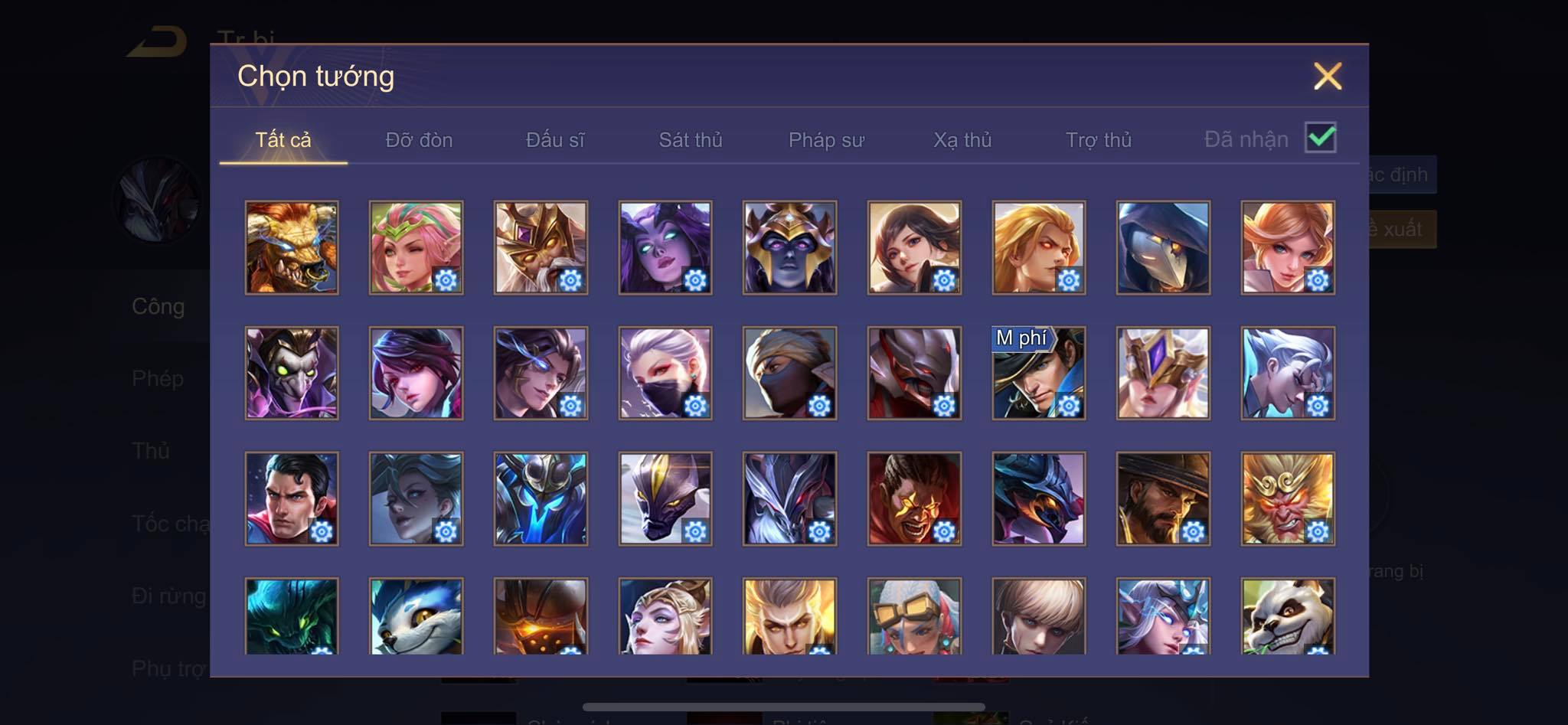The image size is (1568, 725).
Task: Open the Đấu sĩ hero category
Action: 555,140
